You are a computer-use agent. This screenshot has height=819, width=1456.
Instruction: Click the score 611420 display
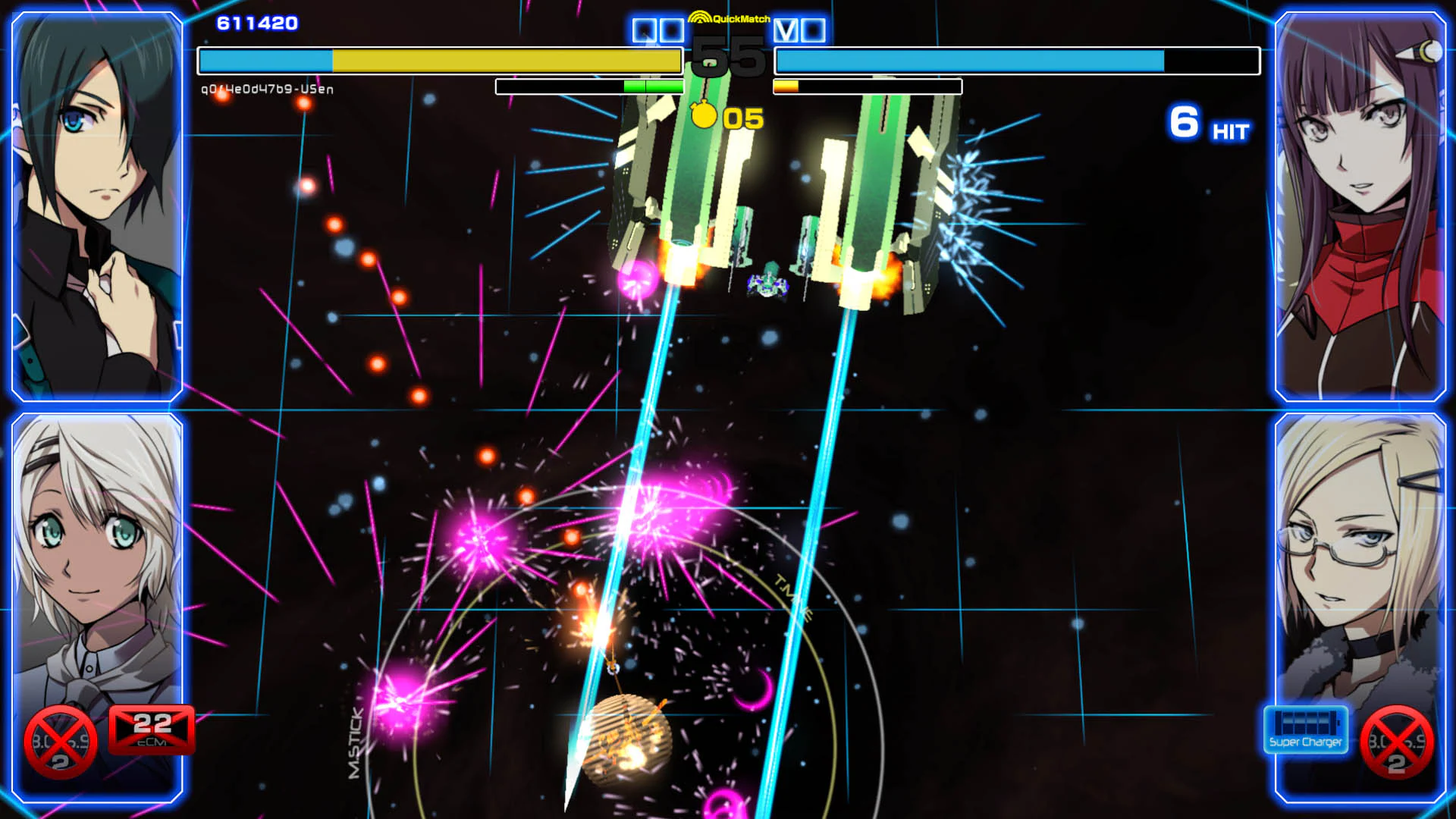point(258,23)
